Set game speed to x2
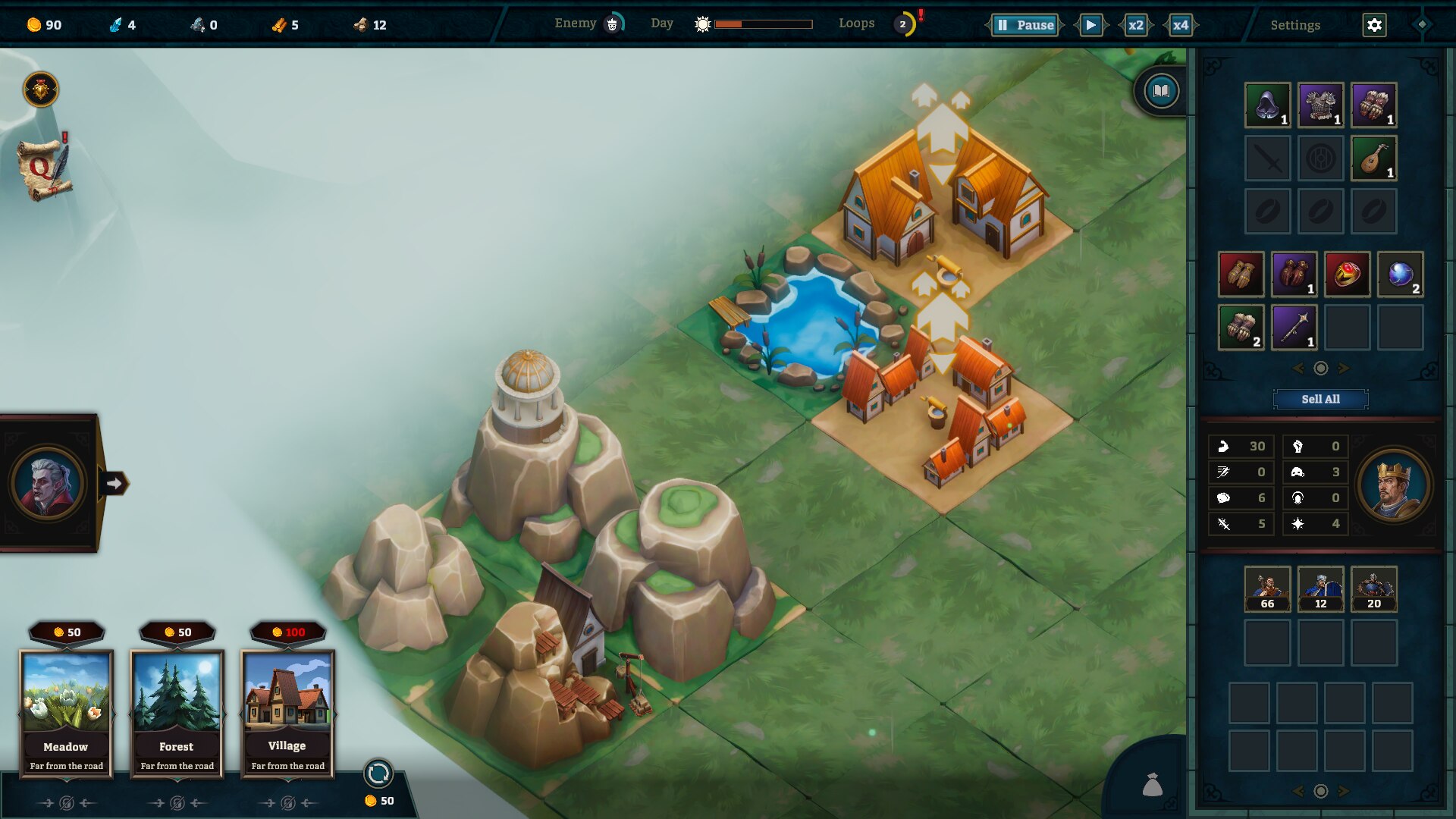 tap(1135, 25)
